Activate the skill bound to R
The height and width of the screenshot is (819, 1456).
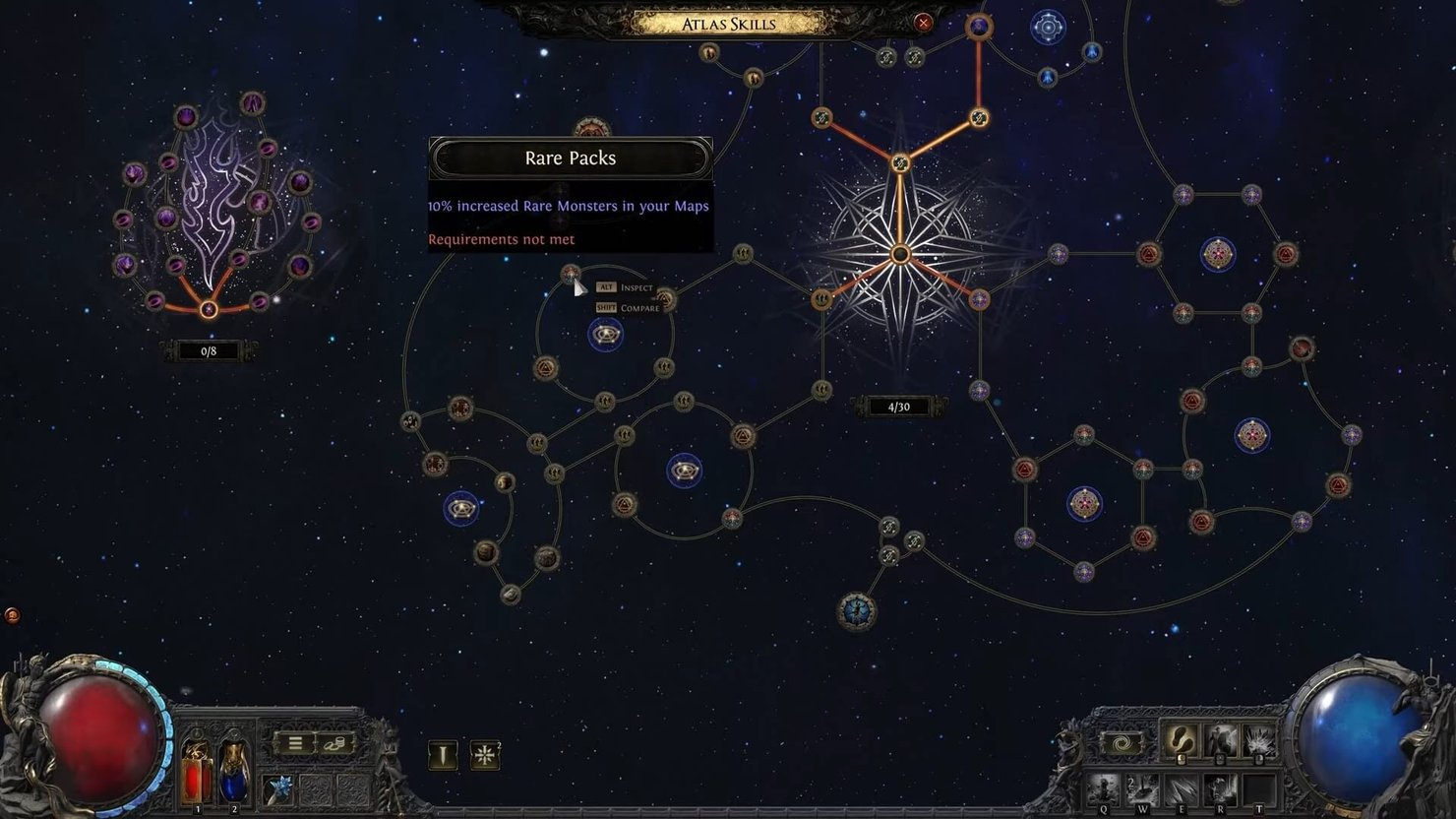click(1220, 788)
